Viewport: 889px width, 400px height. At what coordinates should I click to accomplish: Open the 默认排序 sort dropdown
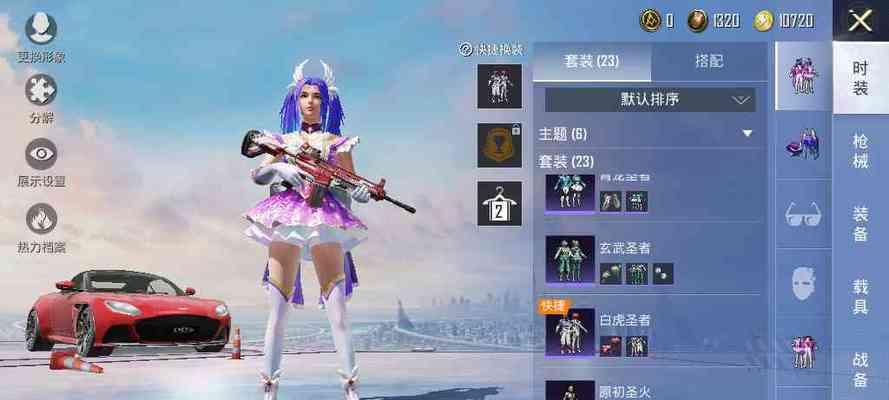[x=650, y=99]
